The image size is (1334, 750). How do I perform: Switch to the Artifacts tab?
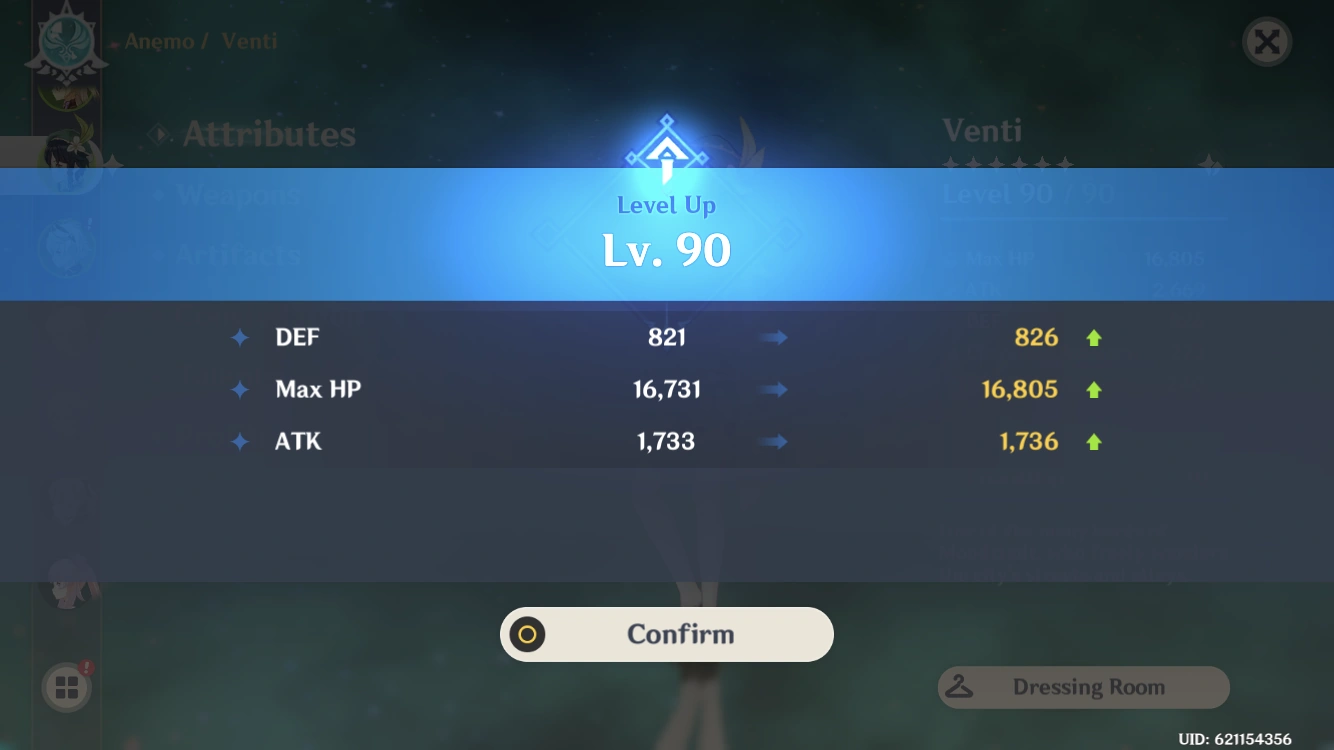pos(237,254)
